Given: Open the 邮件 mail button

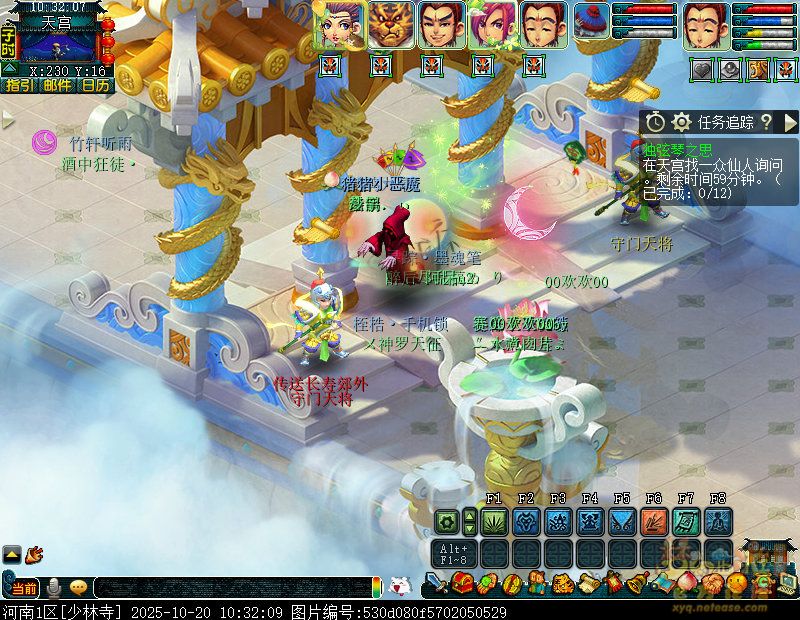Looking at the screenshot, I should (x=58, y=85).
